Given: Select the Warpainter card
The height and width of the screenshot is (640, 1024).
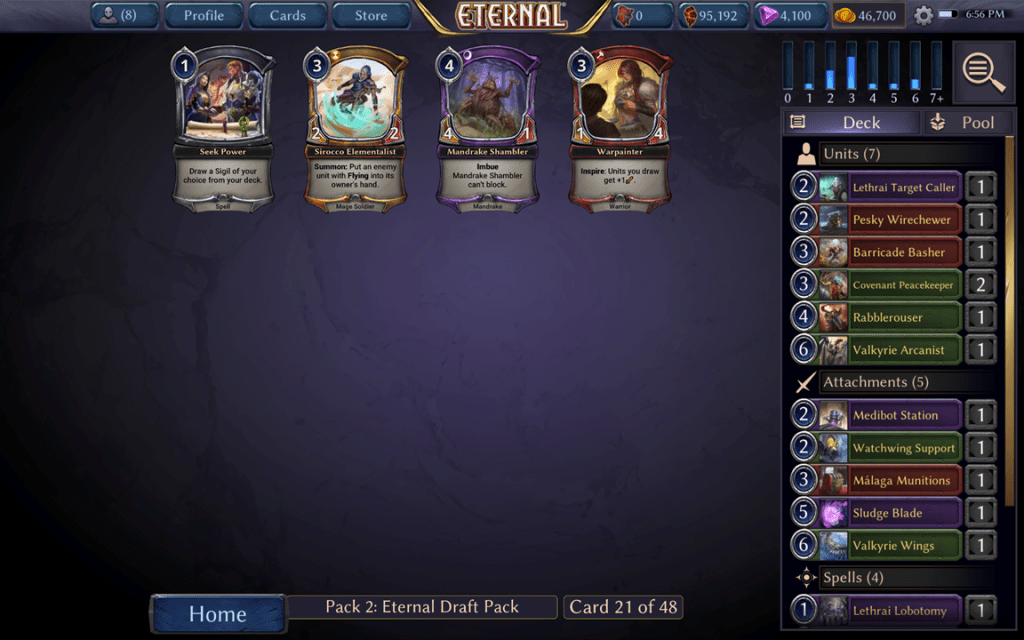Looking at the screenshot, I should [619, 128].
